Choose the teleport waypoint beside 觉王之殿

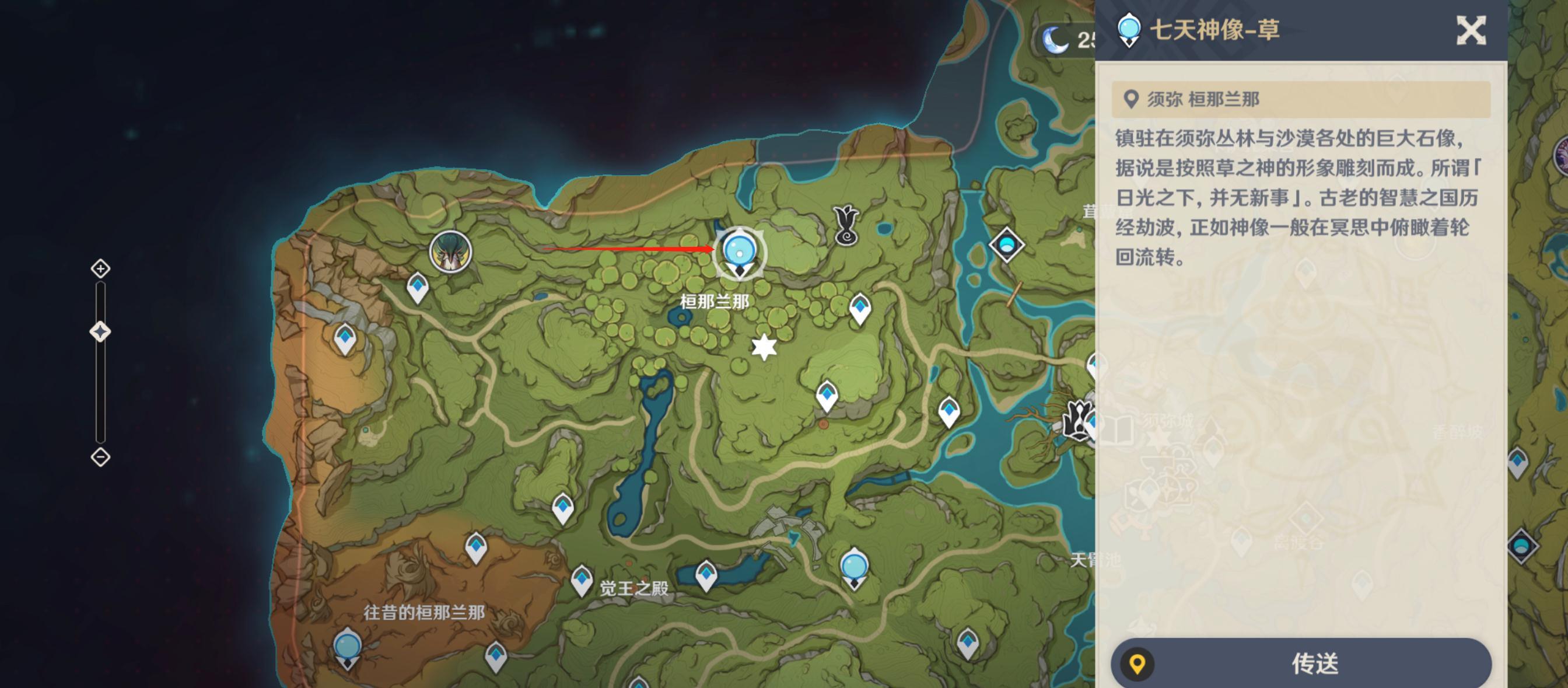(x=582, y=579)
